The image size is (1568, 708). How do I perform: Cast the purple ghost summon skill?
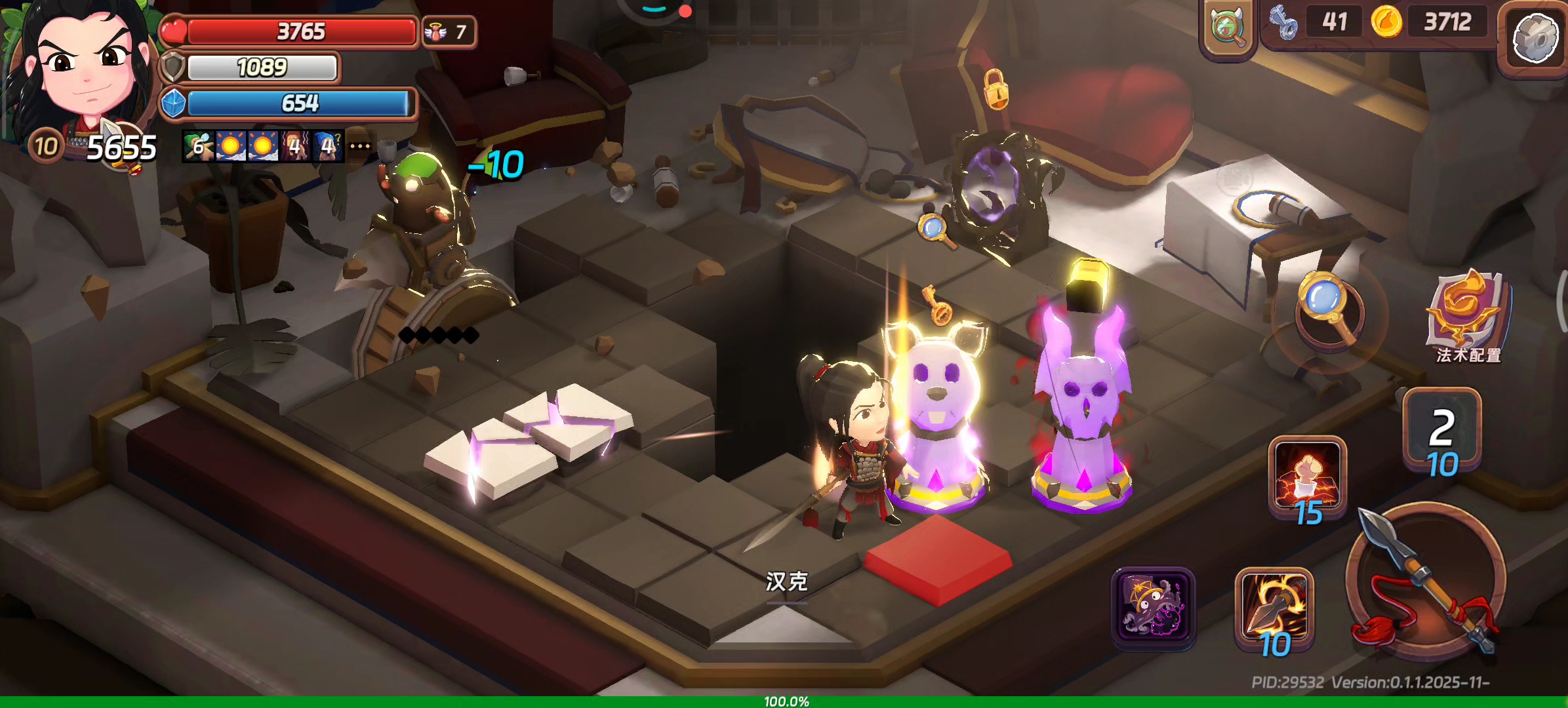tap(1153, 607)
